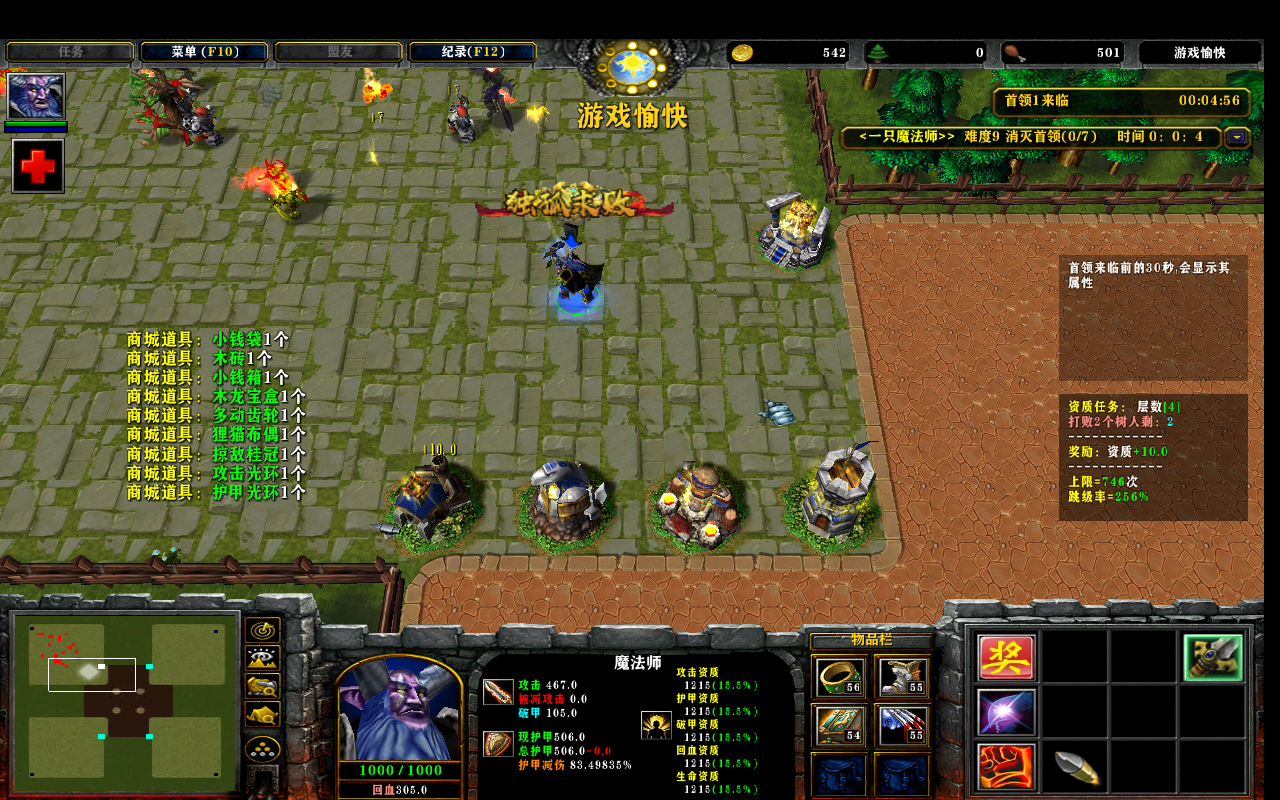Select the hero portrait icon at top-left
1280x800 pixels.
[x=36, y=96]
